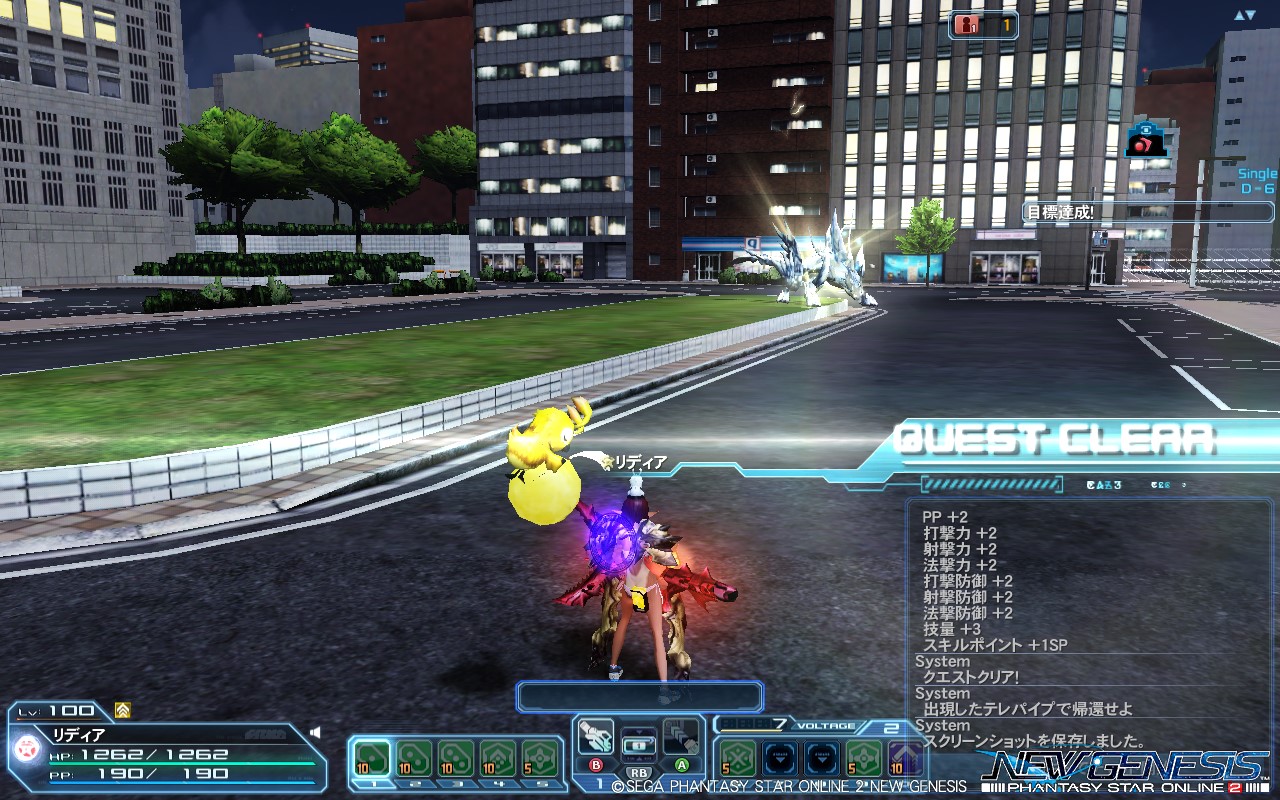Expand the second empty arrow slot near Voltage
The image size is (1280, 800).
tap(822, 757)
